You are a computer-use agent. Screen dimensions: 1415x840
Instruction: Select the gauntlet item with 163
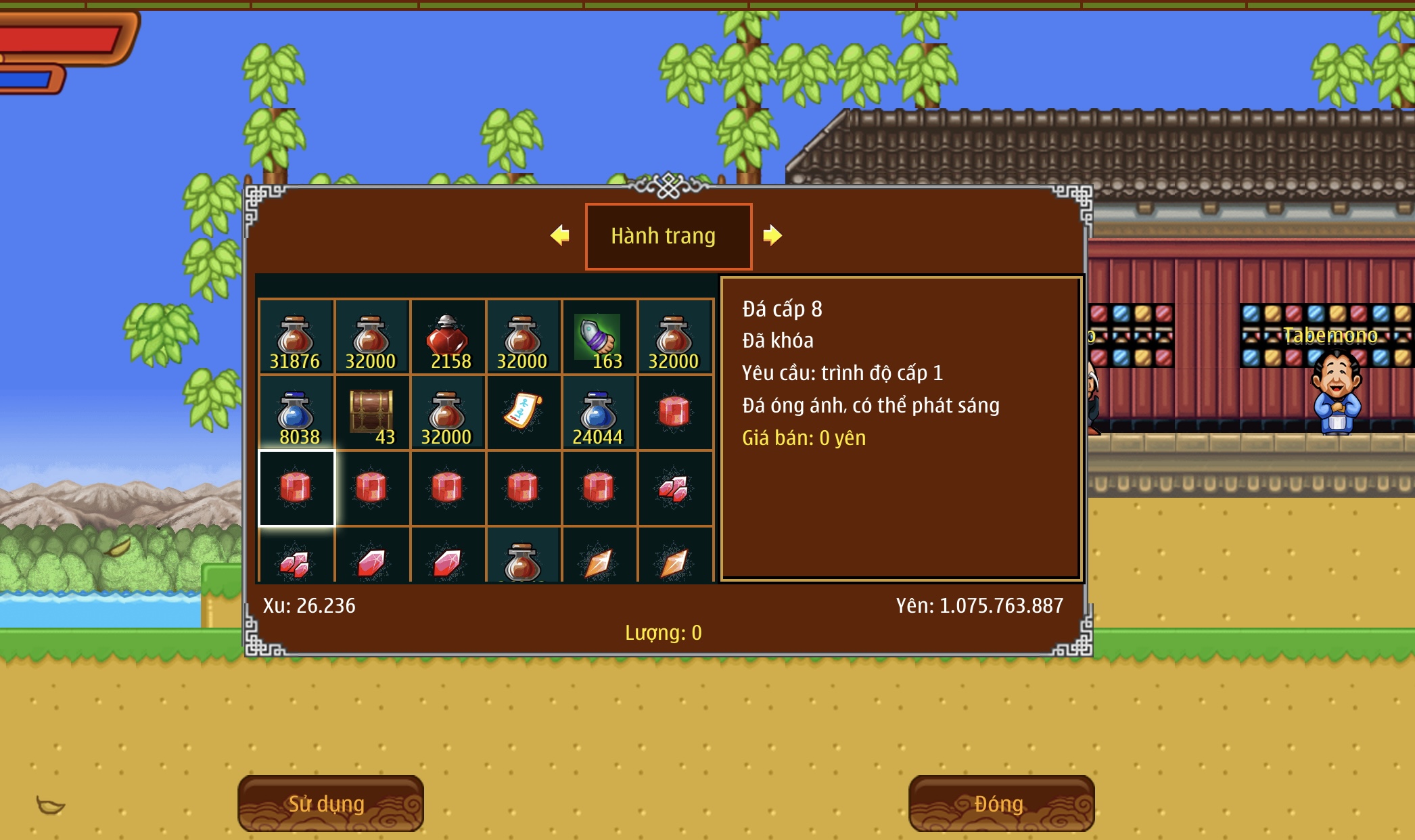point(599,337)
